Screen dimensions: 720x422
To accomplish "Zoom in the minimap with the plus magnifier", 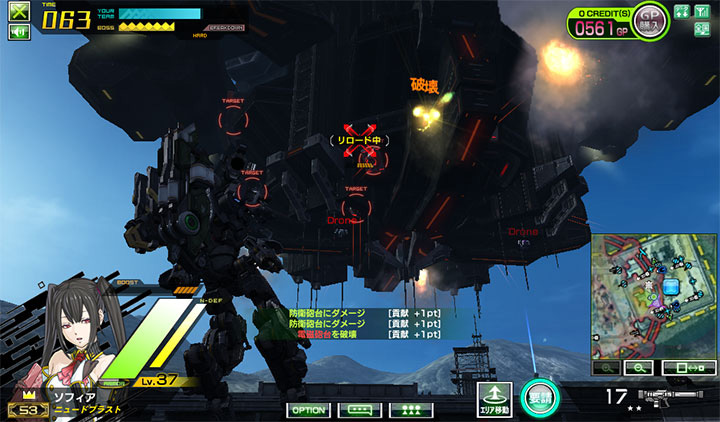I will click(x=606, y=368).
